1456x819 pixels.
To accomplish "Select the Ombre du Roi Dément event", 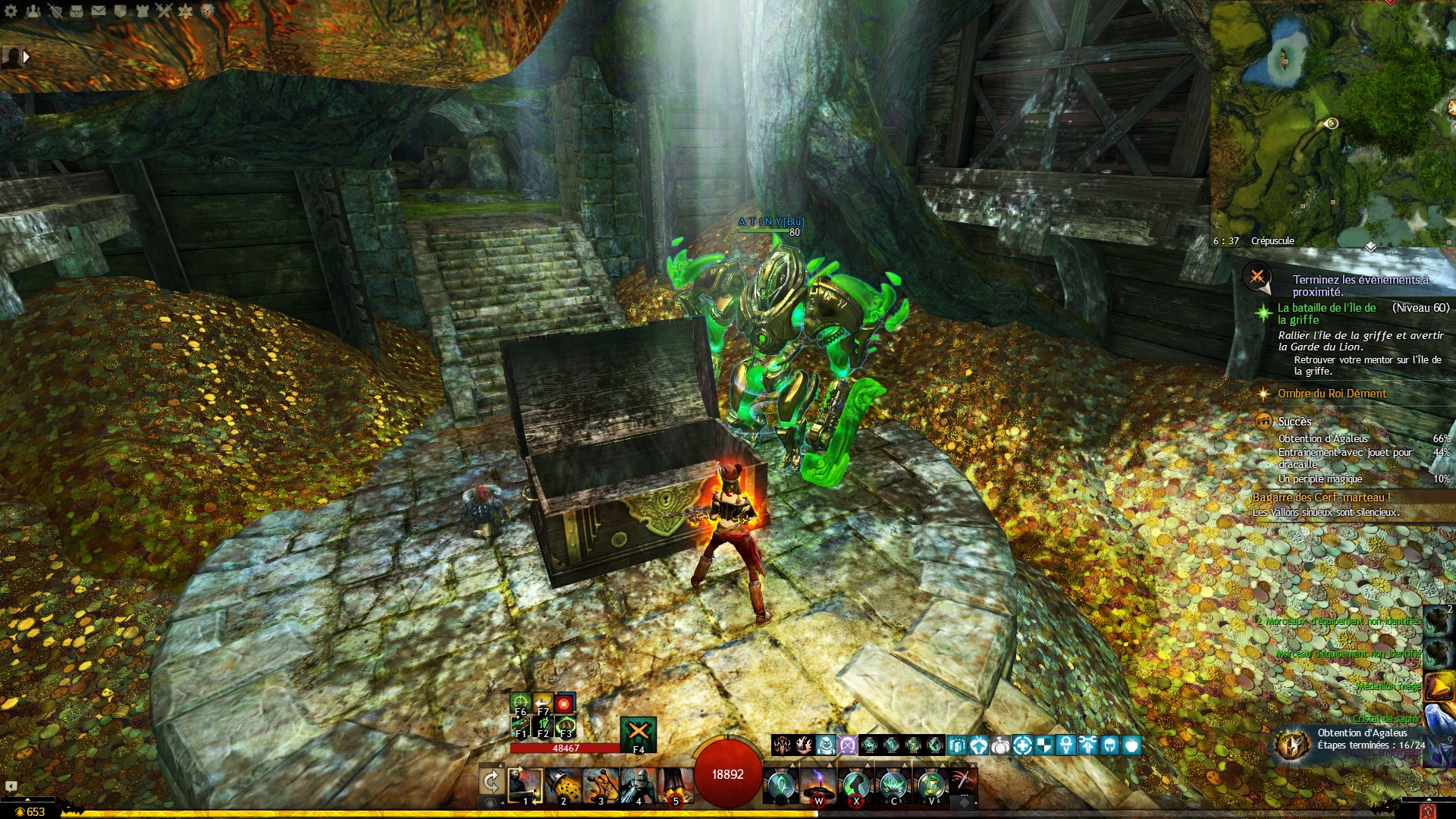I will point(1332,394).
